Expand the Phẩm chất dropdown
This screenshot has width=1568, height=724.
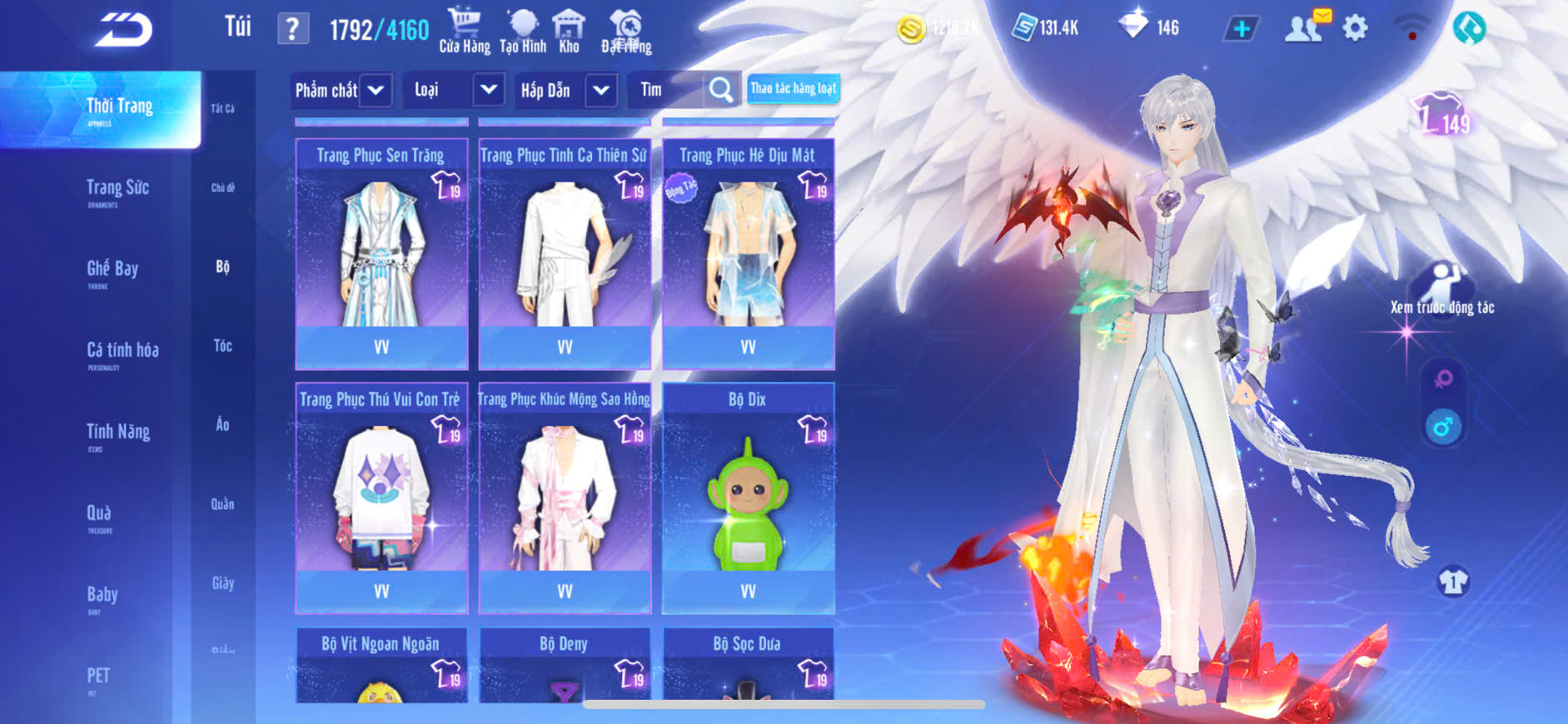[341, 90]
